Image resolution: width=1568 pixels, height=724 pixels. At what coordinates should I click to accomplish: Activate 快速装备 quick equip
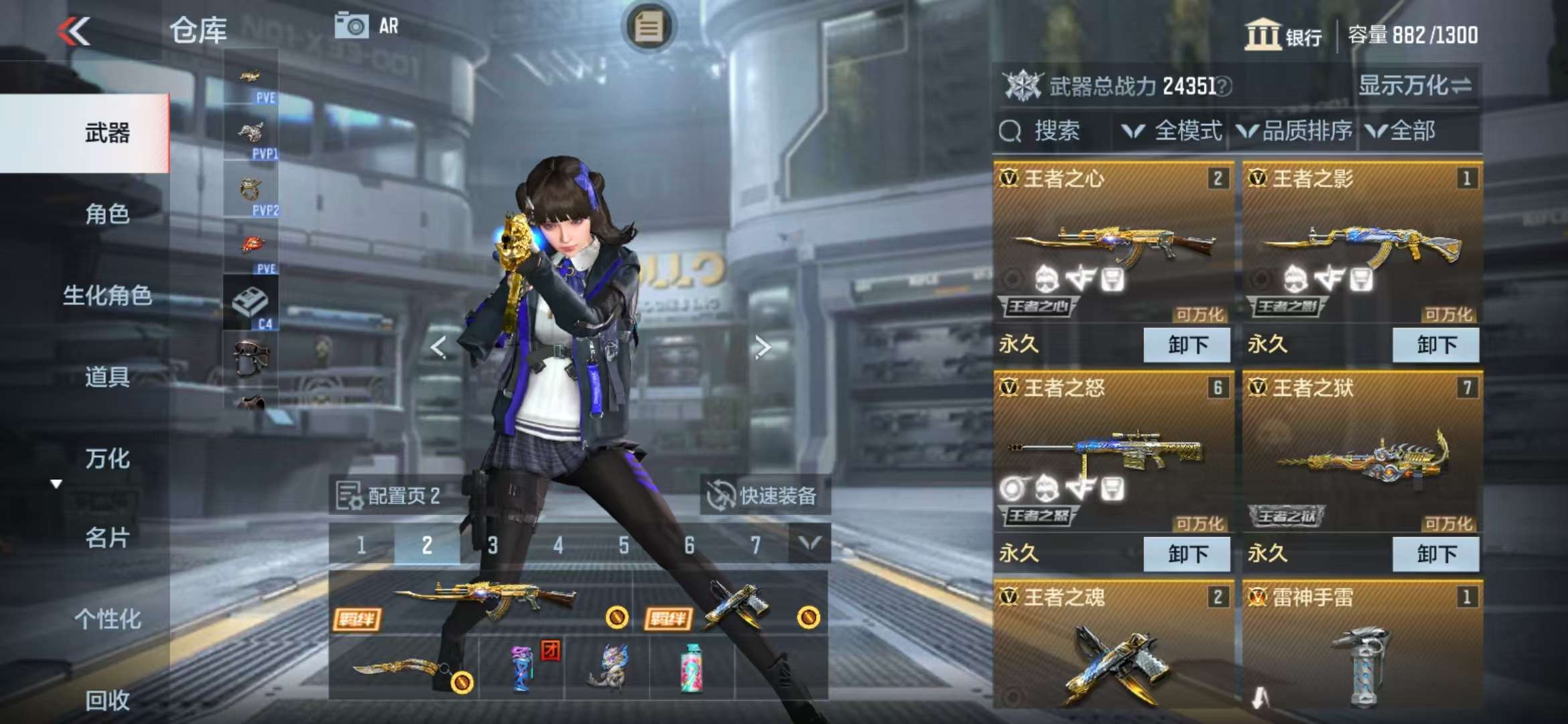[x=764, y=496]
